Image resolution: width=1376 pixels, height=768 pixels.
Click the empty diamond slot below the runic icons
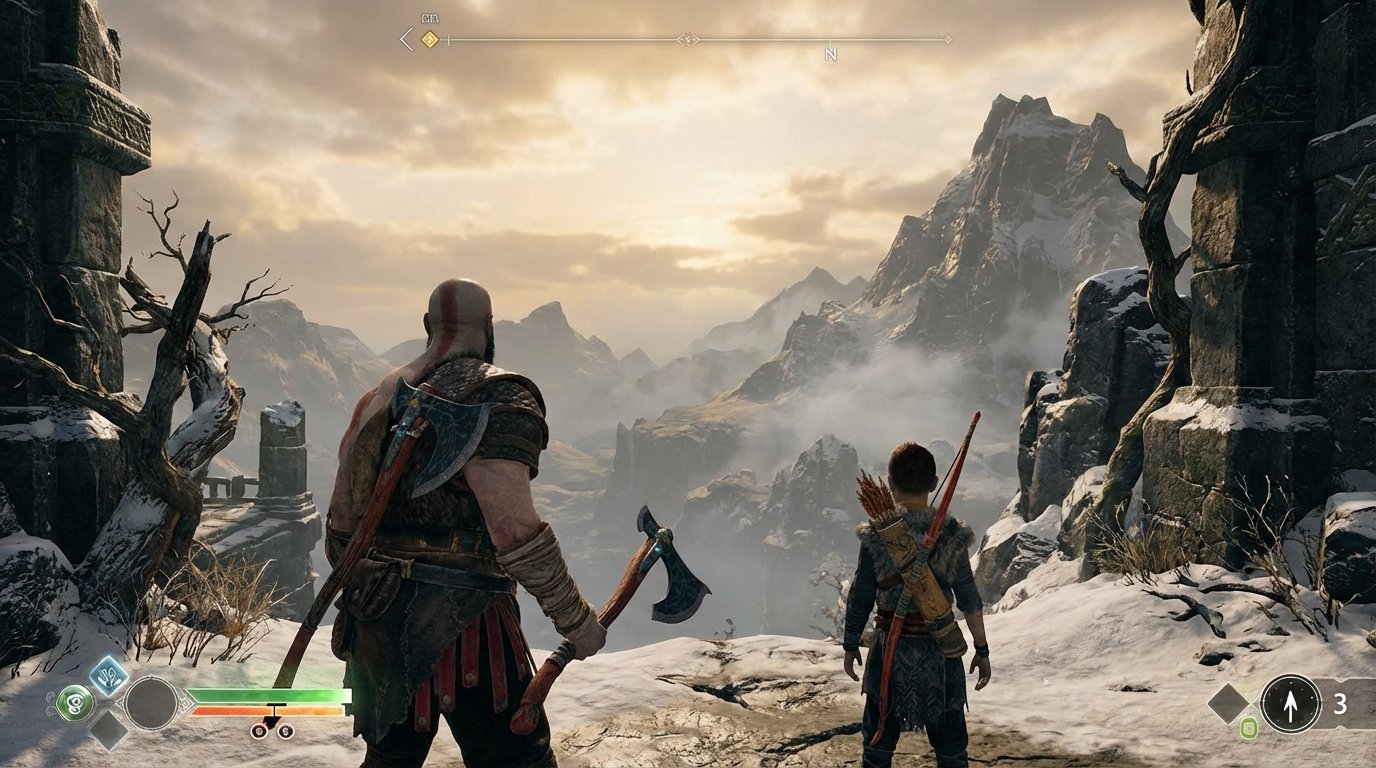(x=107, y=733)
